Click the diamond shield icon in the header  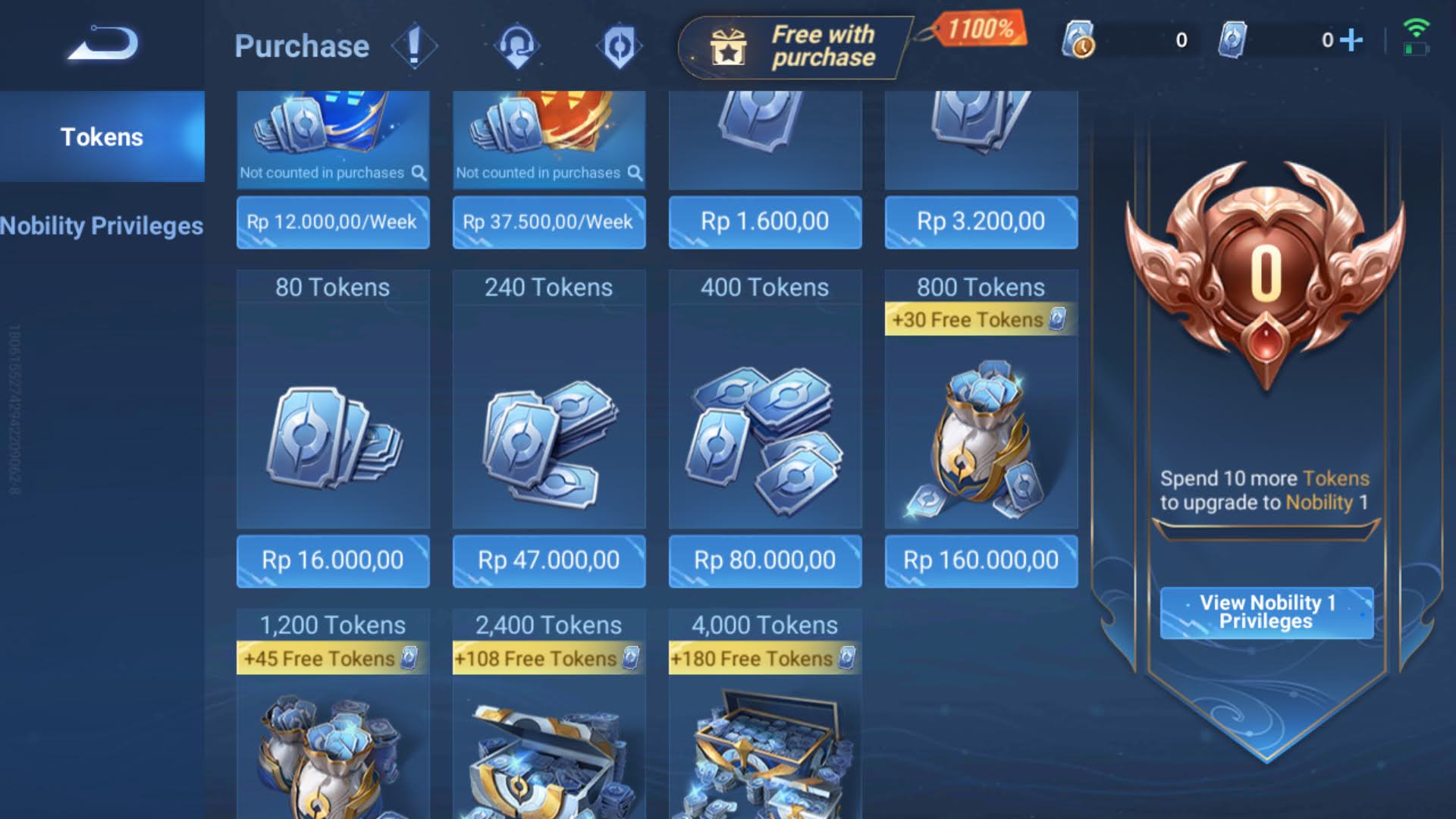tap(620, 45)
